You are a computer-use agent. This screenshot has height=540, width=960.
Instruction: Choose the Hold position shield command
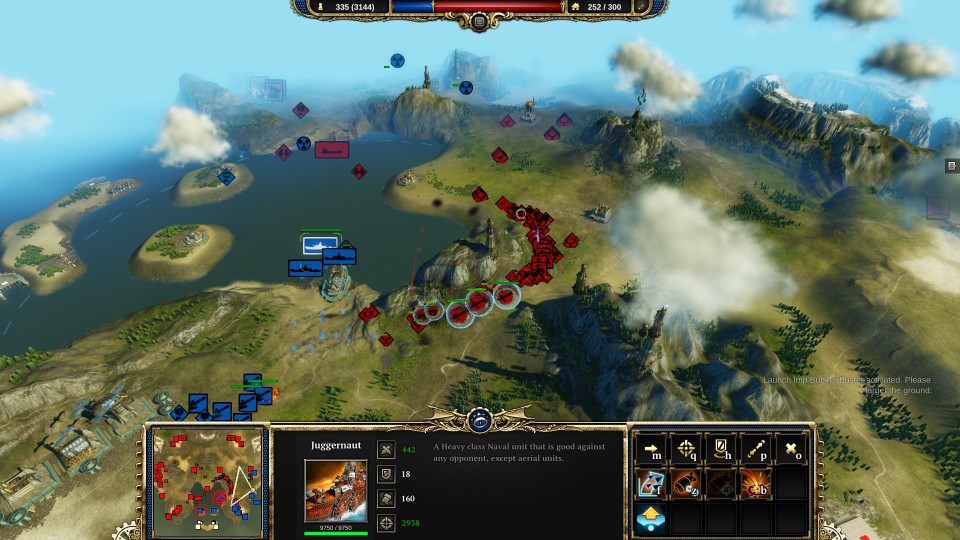(x=721, y=450)
